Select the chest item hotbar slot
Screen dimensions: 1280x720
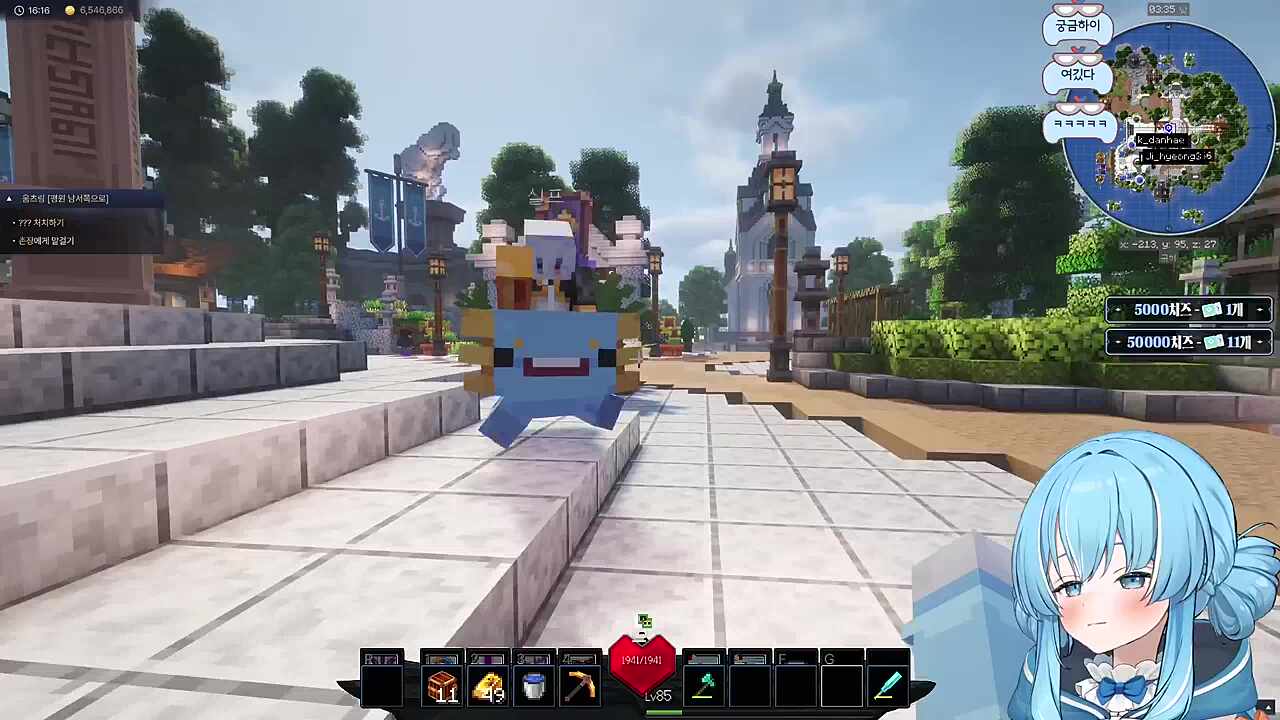(442, 686)
